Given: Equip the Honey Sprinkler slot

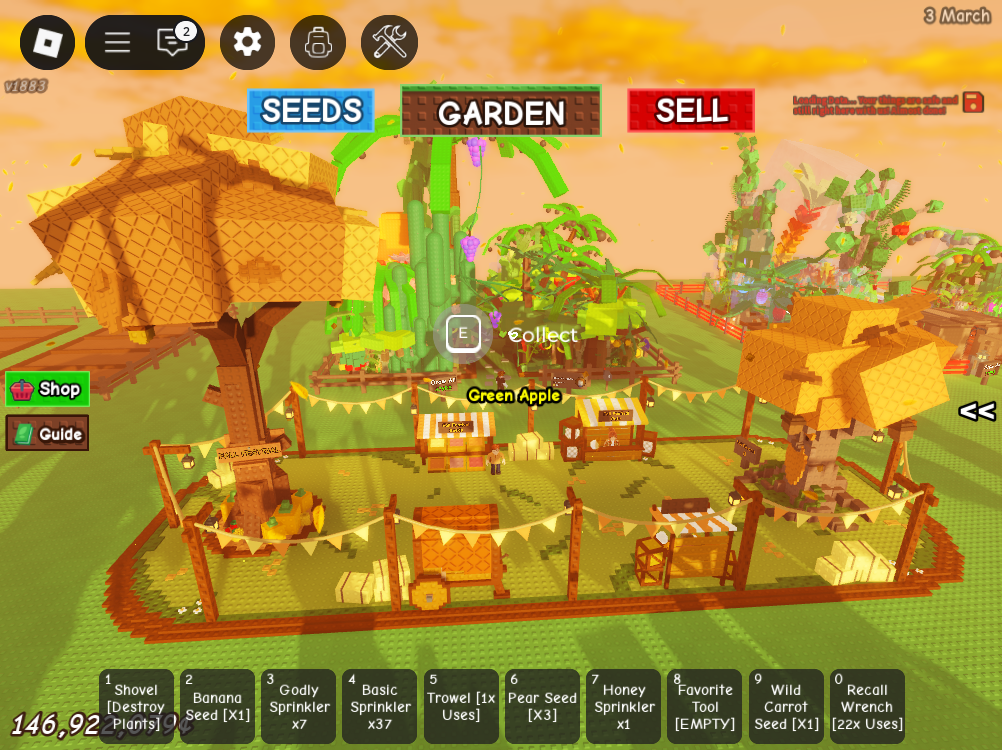Looking at the screenshot, I should pyautogui.click(x=623, y=706).
